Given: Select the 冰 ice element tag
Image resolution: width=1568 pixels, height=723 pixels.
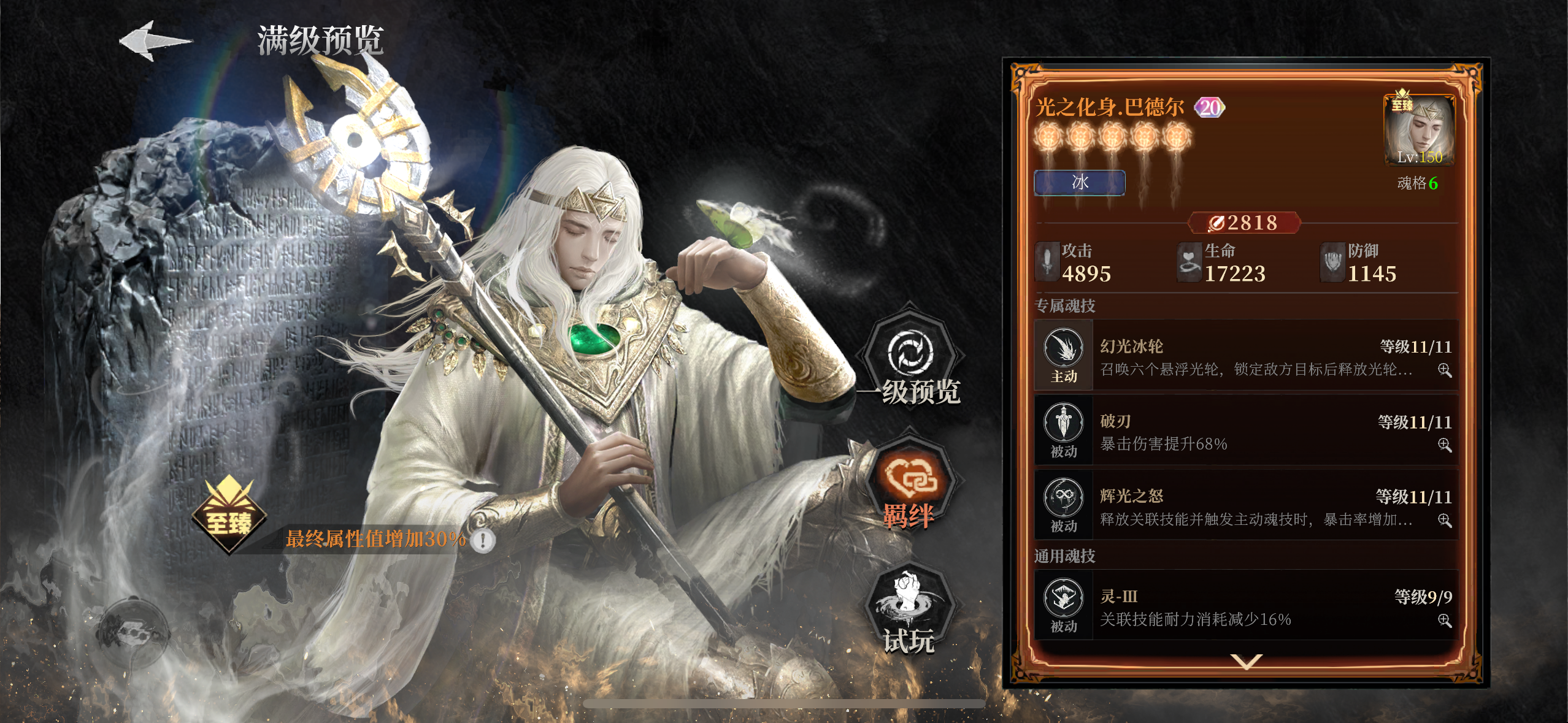Looking at the screenshot, I should click(1080, 183).
